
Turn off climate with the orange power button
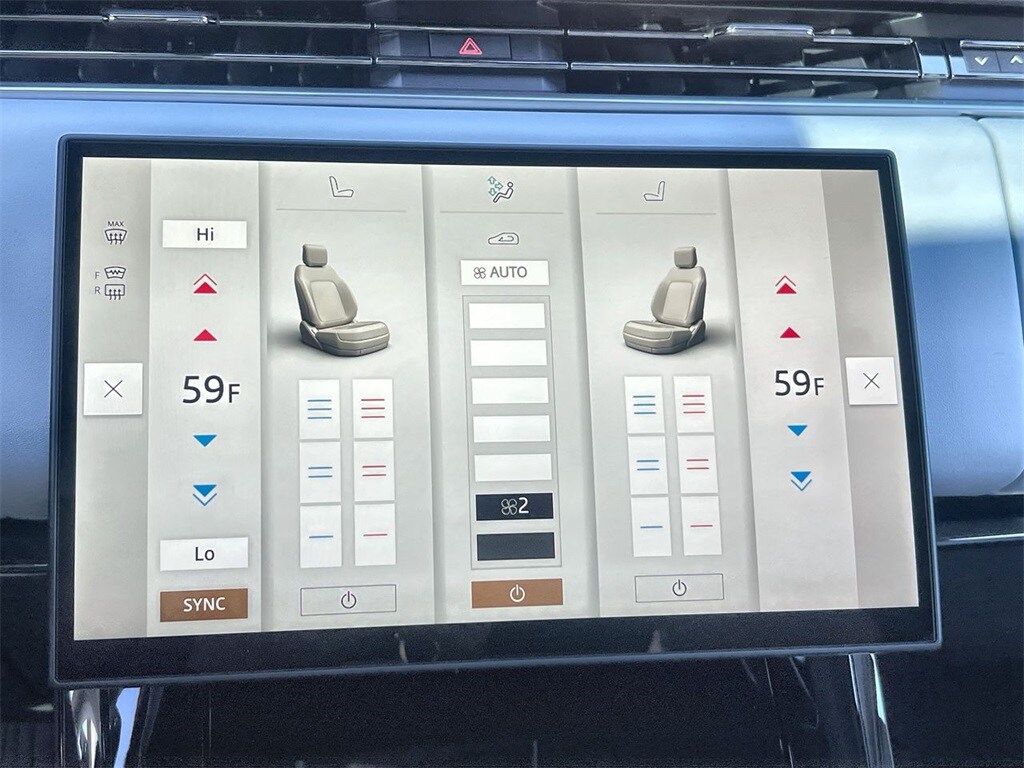(517, 593)
